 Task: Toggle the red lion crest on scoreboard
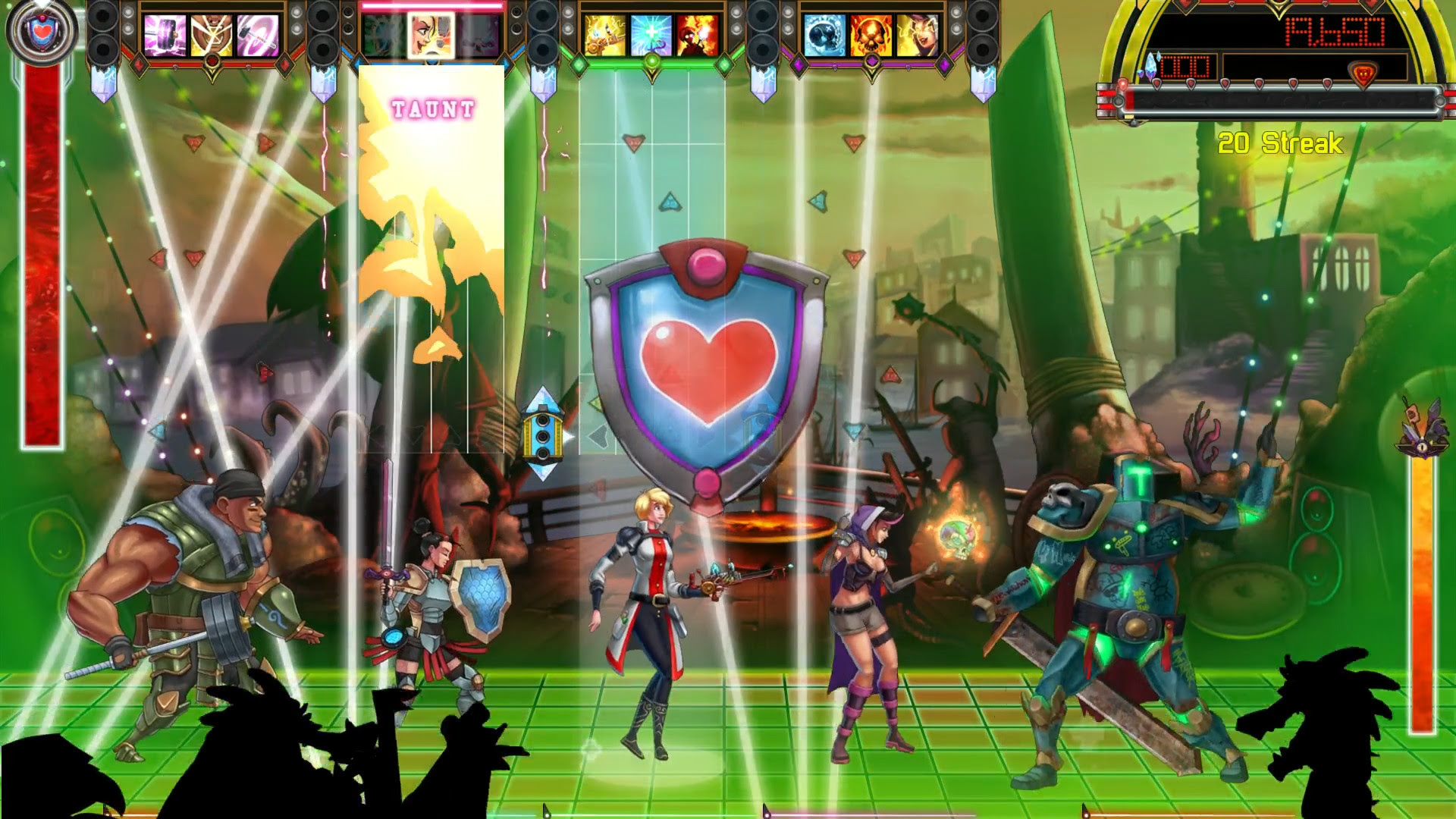[1363, 74]
